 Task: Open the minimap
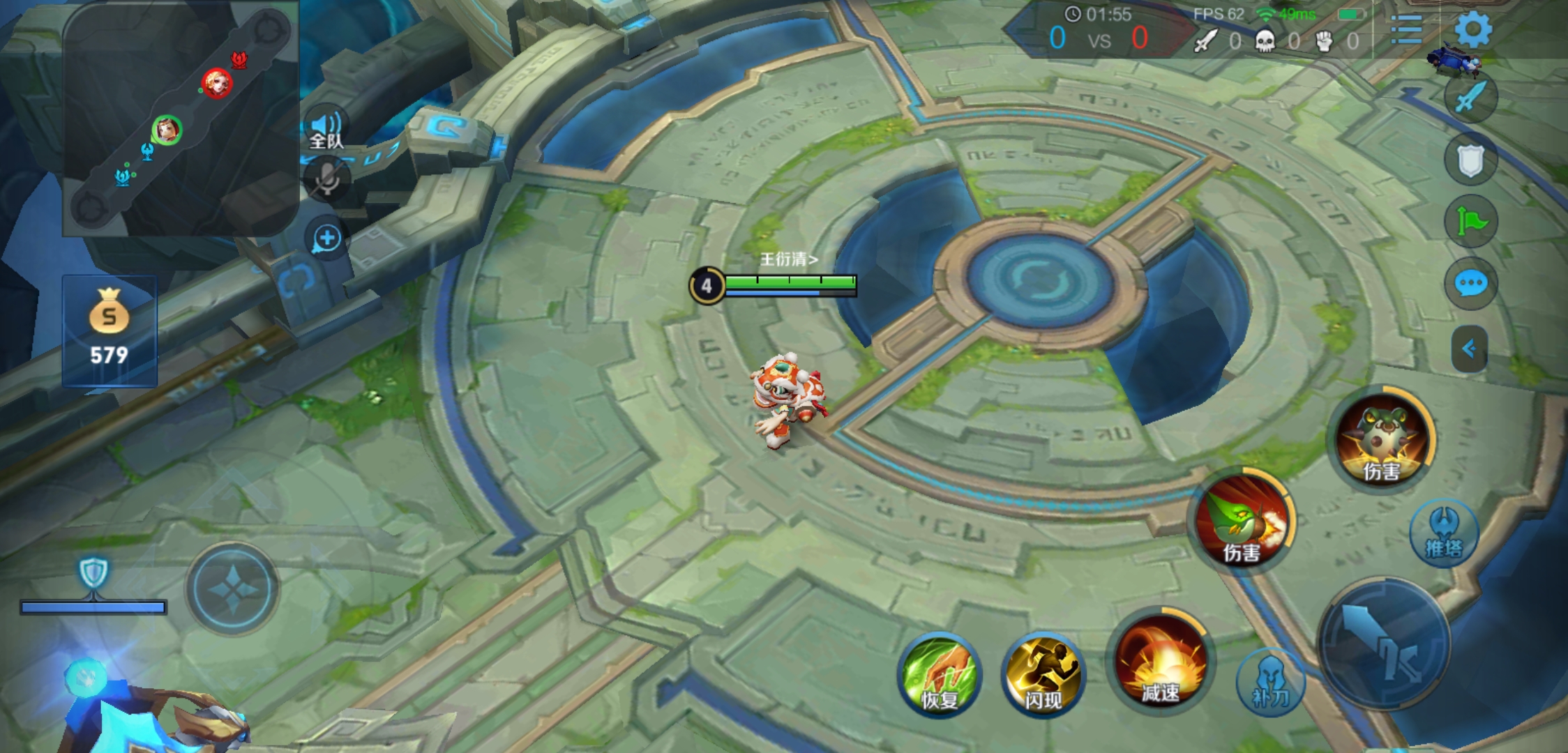click(x=180, y=119)
